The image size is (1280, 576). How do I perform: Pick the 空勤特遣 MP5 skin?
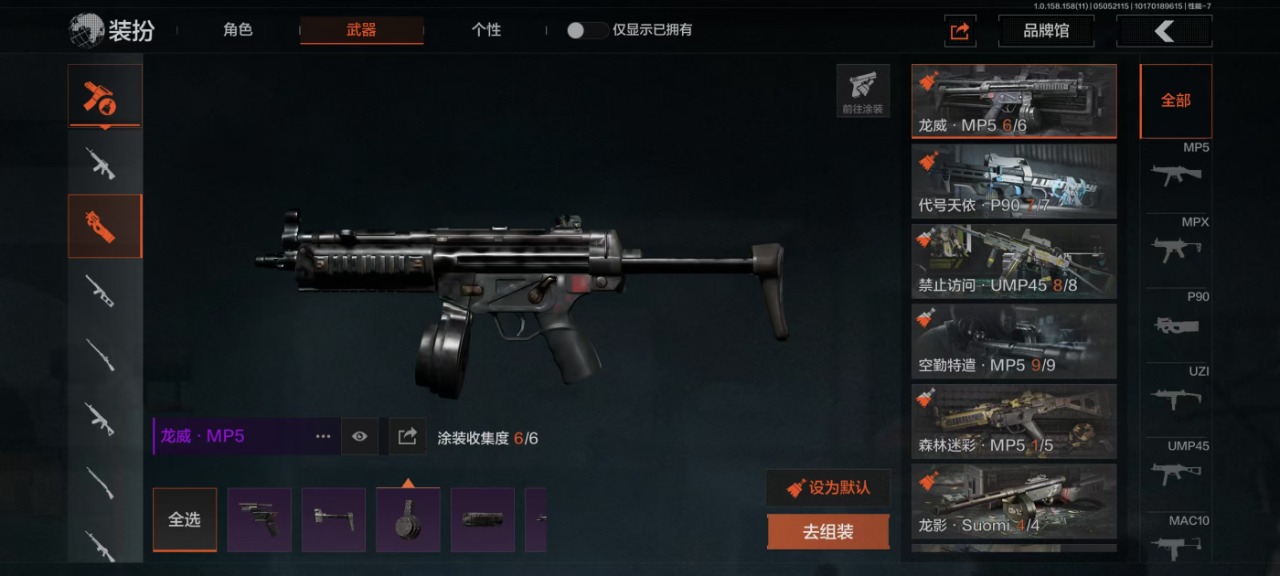1014,341
